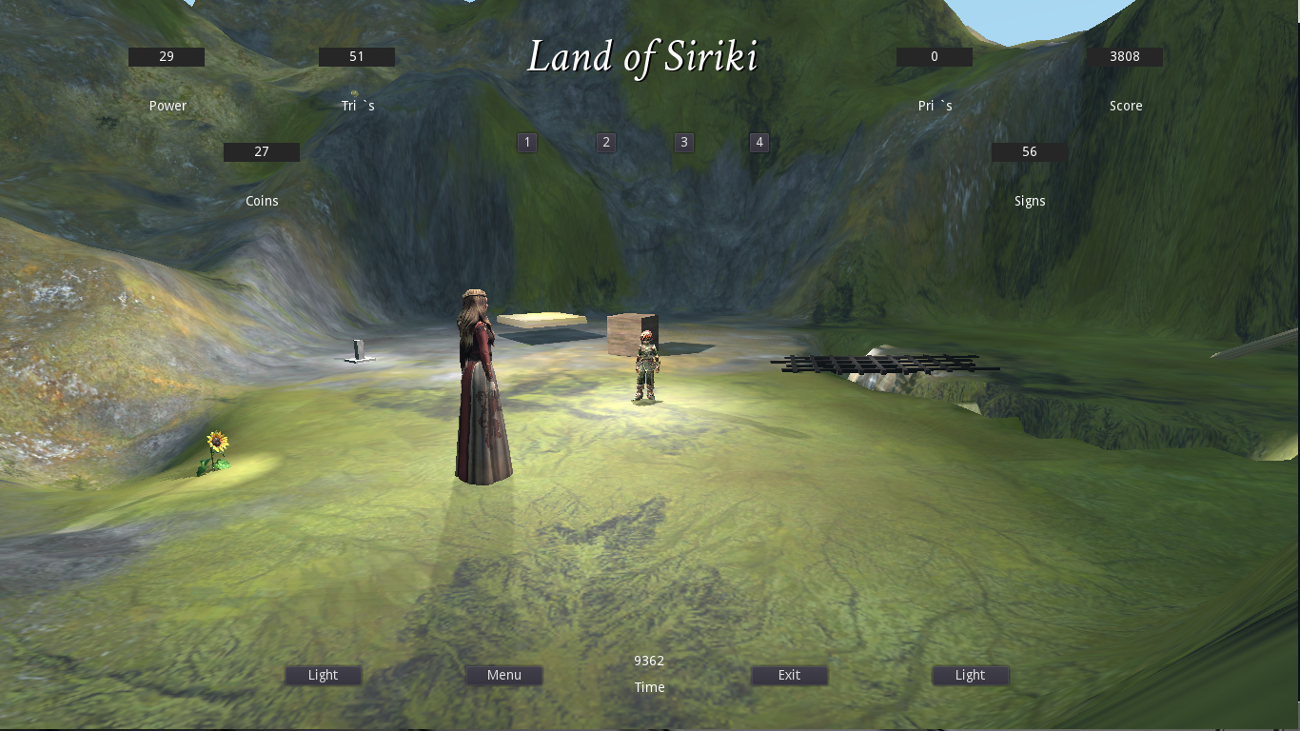The height and width of the screenshot is (731, 1300).
Task: Select numbered slot 4
Action: pyautogui.click(x=758, y=142)
